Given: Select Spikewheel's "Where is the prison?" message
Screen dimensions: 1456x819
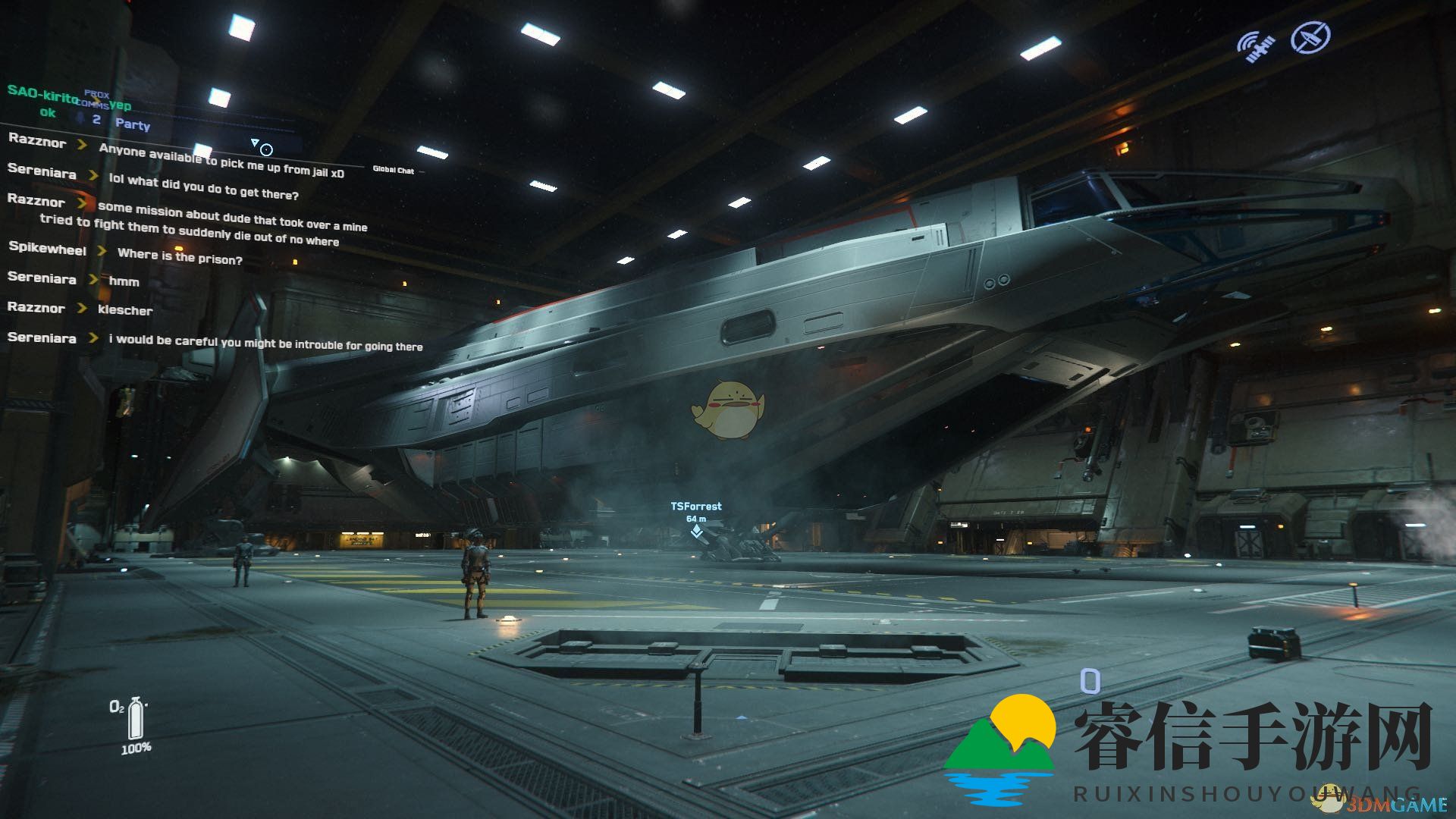Looking at the screenshot, I should tap(180, 257).
